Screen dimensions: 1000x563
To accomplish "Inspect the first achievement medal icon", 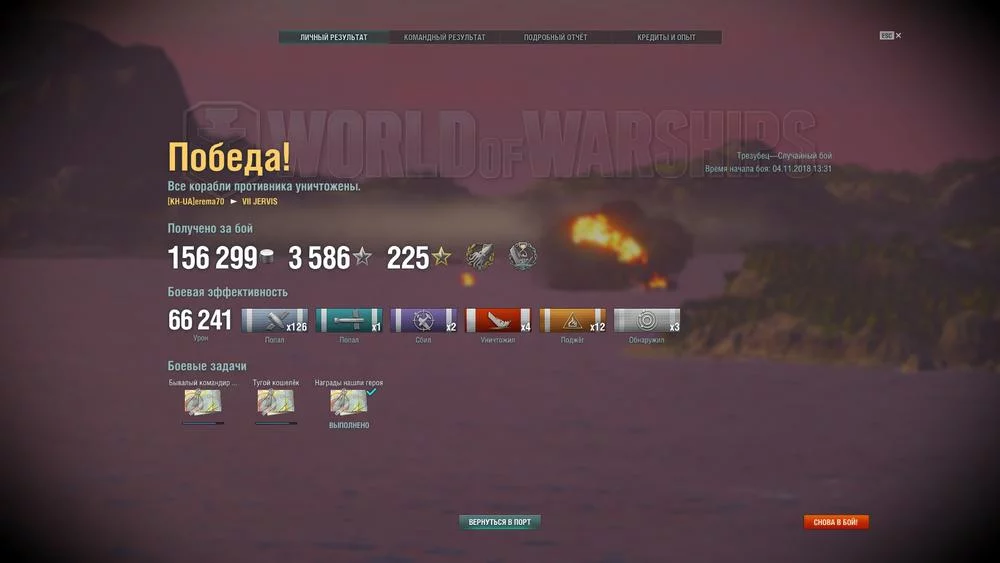I will [x=480, y=256].
